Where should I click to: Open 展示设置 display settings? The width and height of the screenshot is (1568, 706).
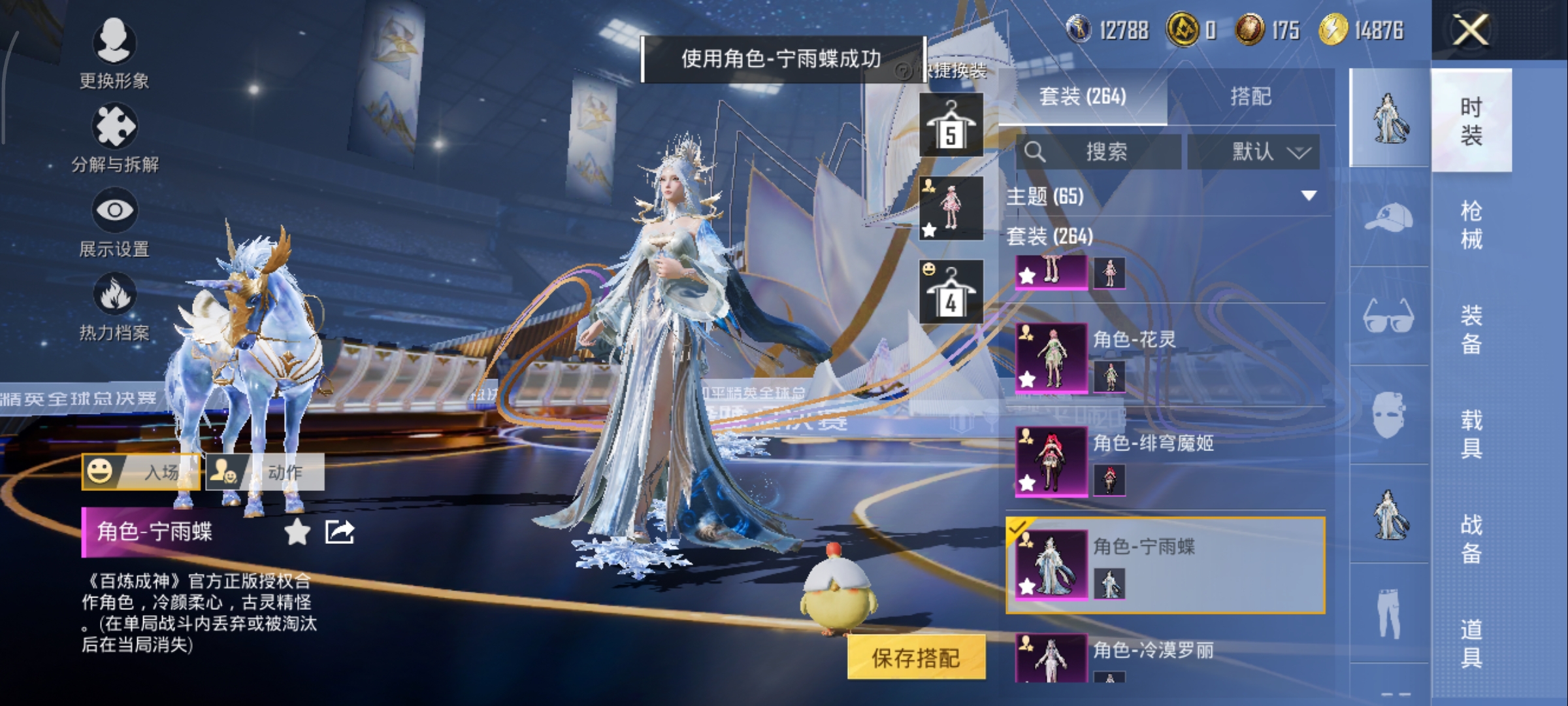(114, 222)
